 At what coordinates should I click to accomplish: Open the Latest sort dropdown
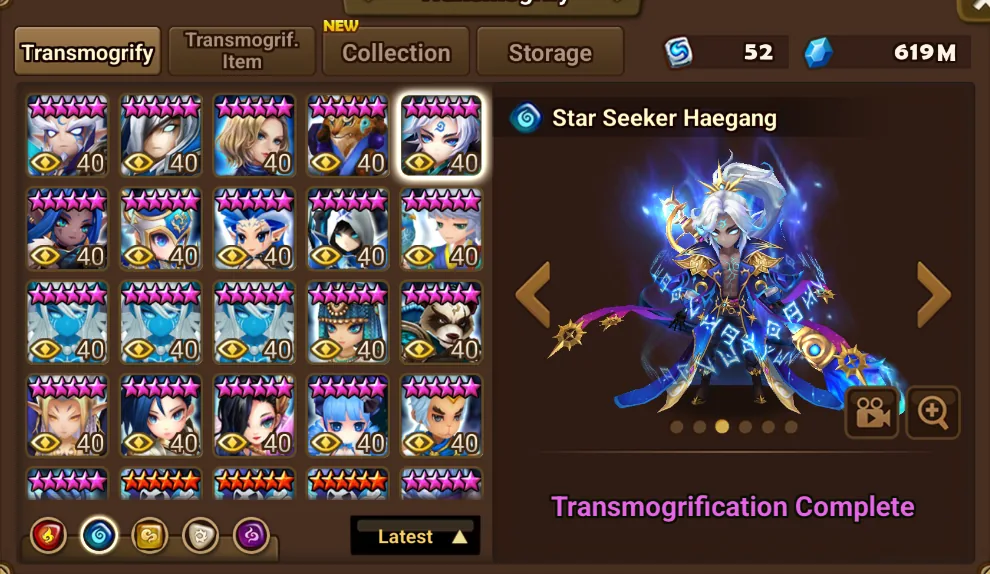point(416,537)
